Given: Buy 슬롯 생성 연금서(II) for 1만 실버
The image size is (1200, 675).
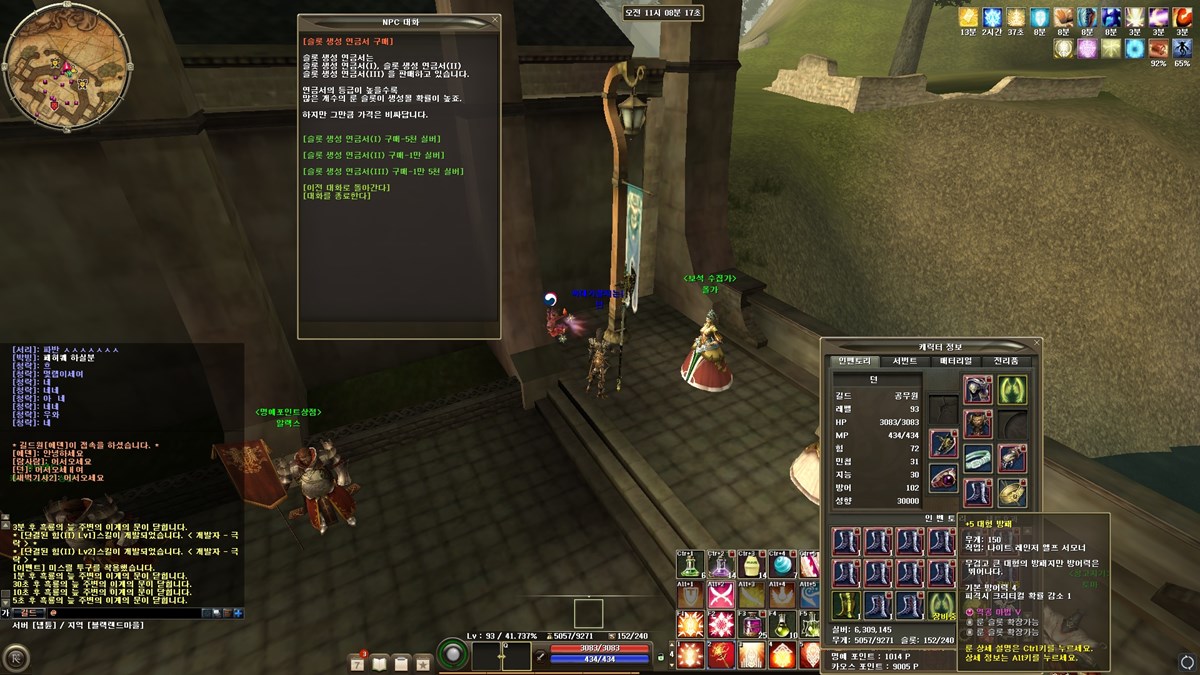Looking at the screenshot, I should point(373,155).
